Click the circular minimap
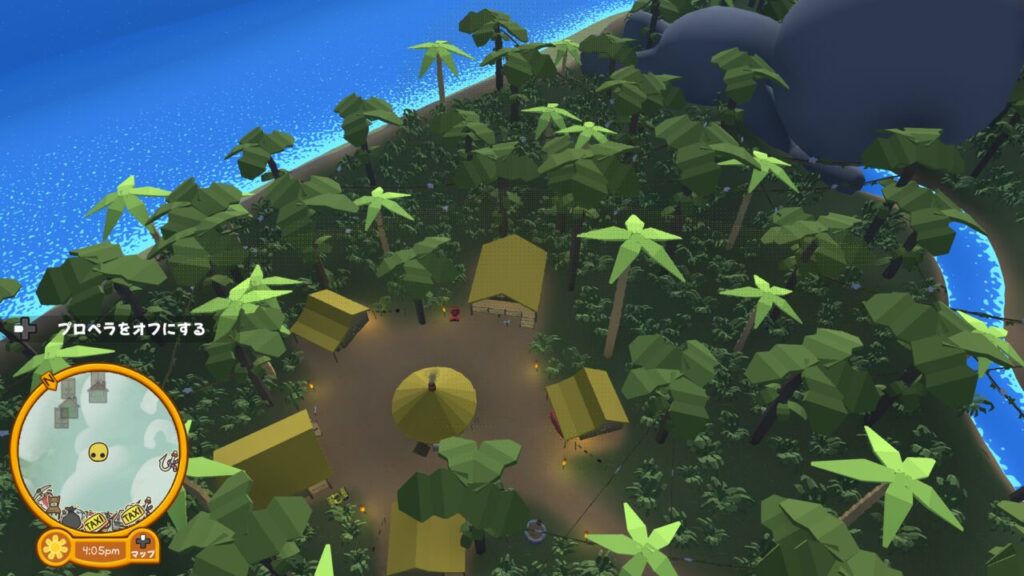 [x=99, y=447]
